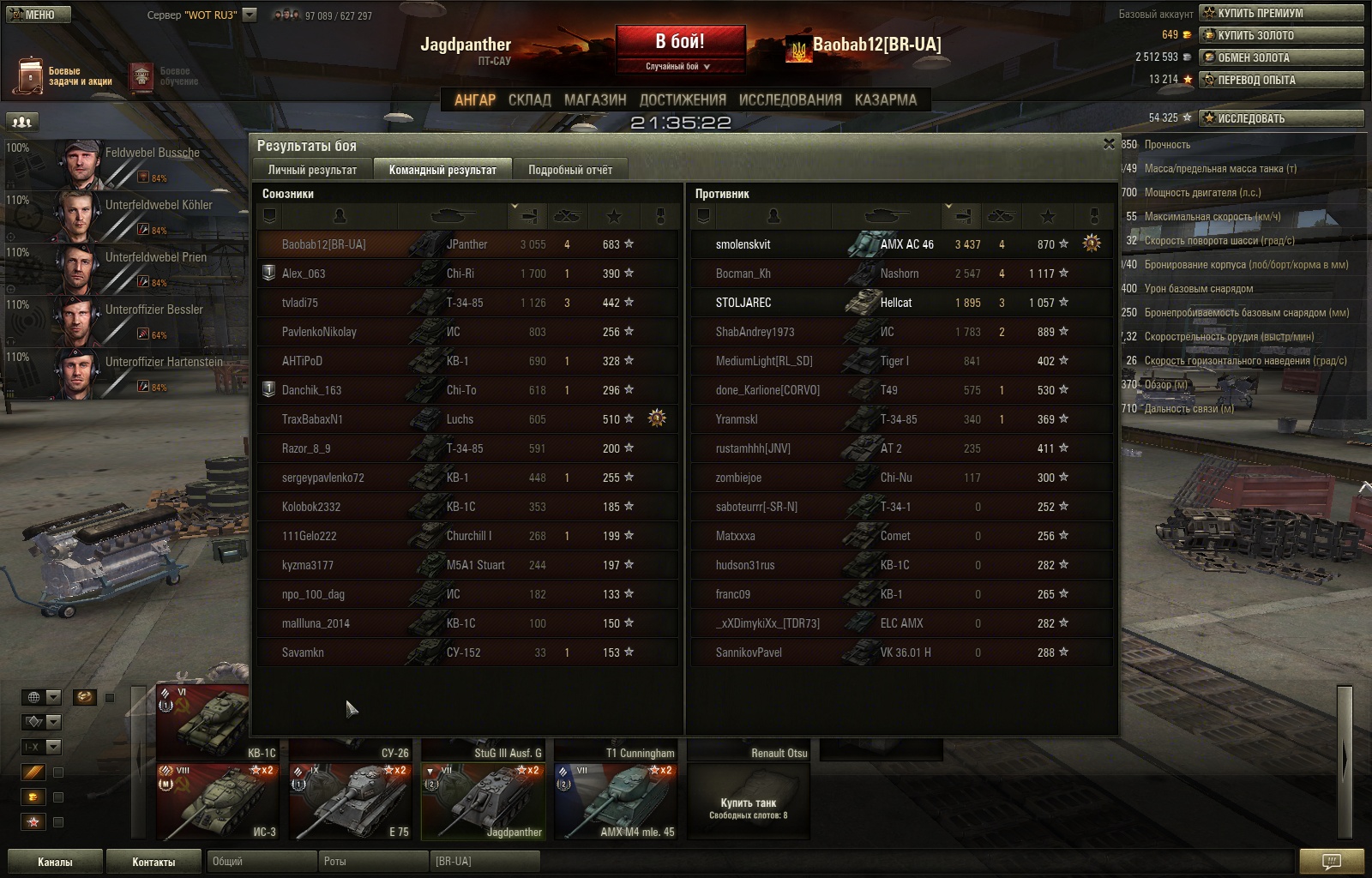The width and height of the screenshot is (1372, 878).
Task: Open the КАЗАРМА section
Action: coord(885,100)
